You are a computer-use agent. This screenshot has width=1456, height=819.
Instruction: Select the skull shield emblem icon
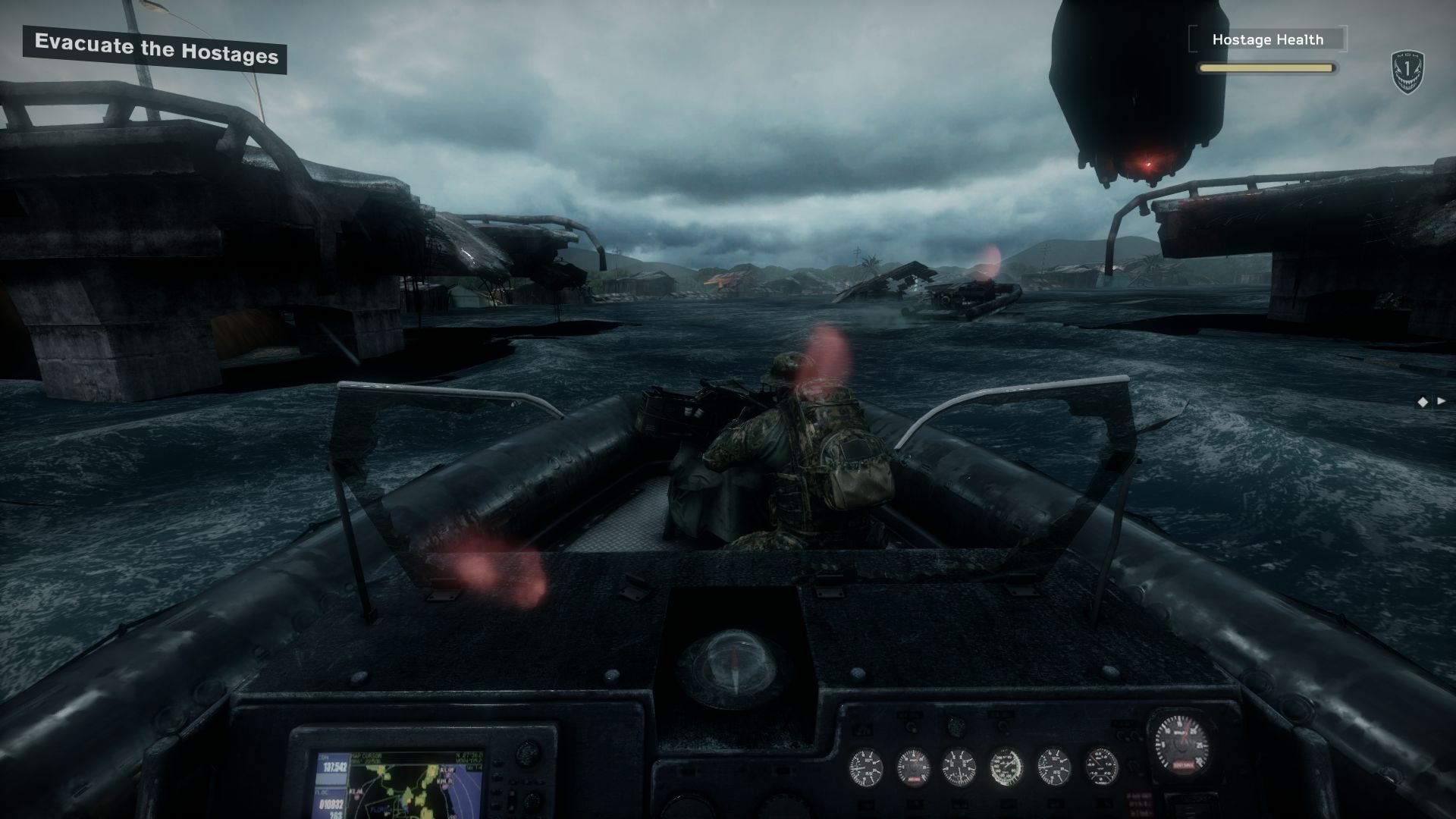click(1407, 73)
